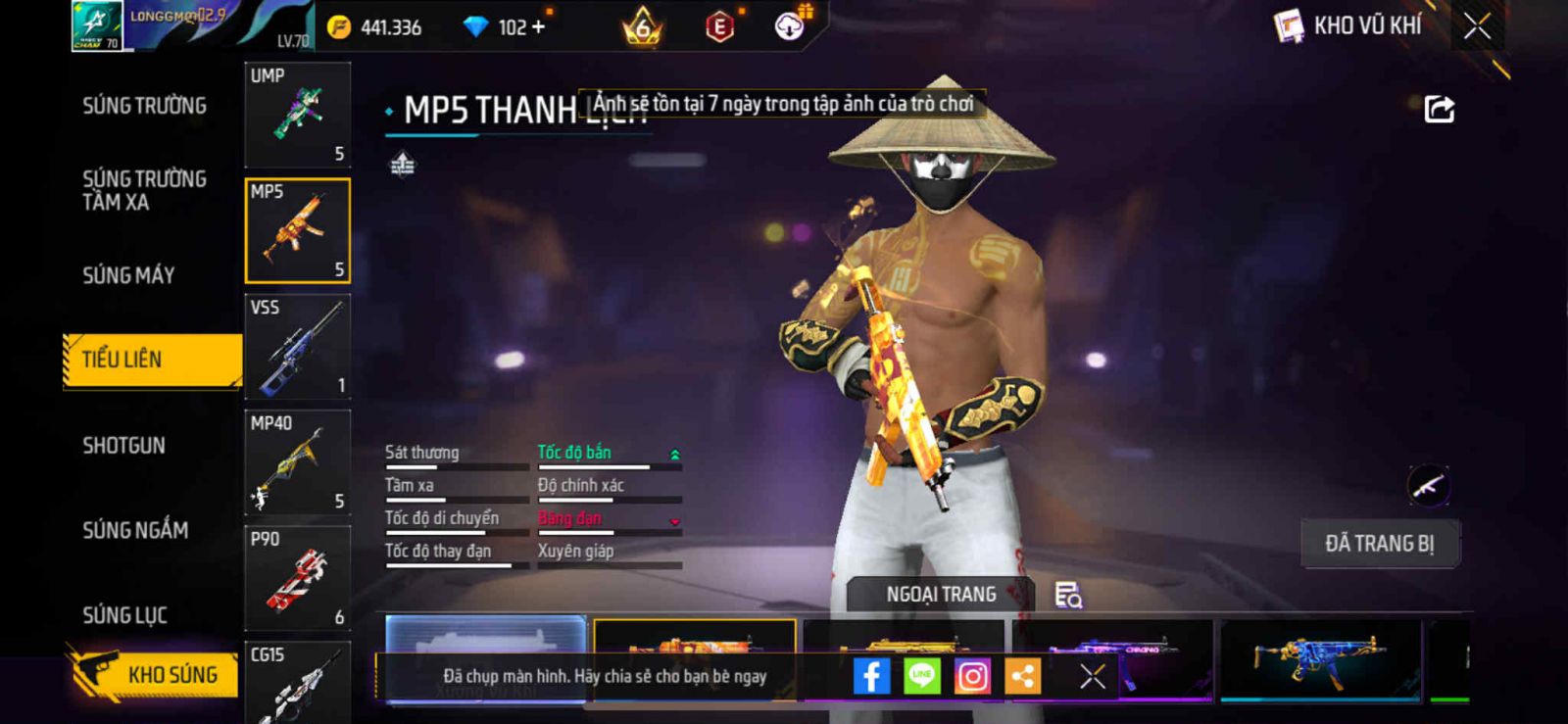
Task: Choose the Shotgun category
Action: tap(123, 446)
